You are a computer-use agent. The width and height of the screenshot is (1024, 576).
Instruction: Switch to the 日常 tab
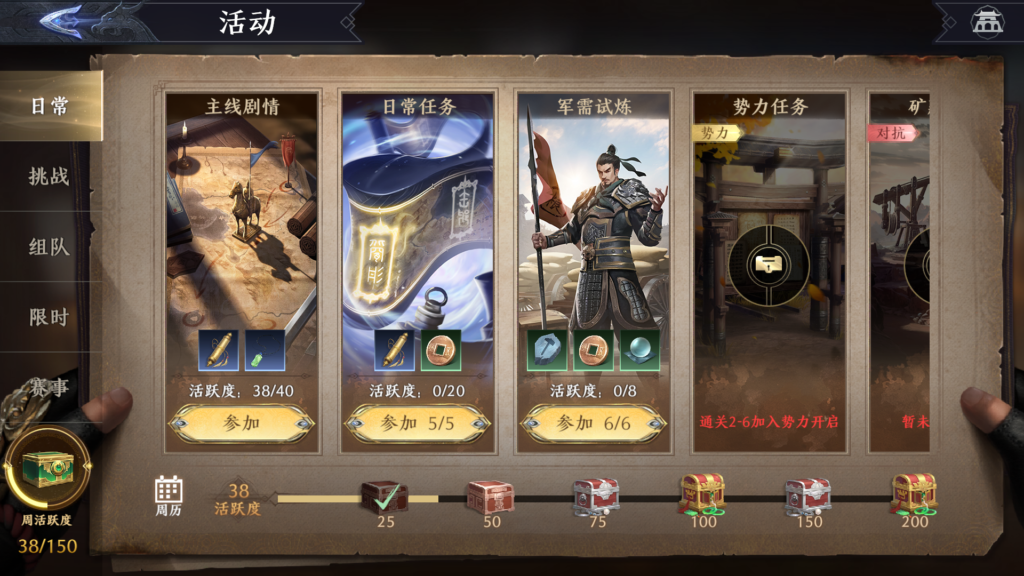pos(48,106)
